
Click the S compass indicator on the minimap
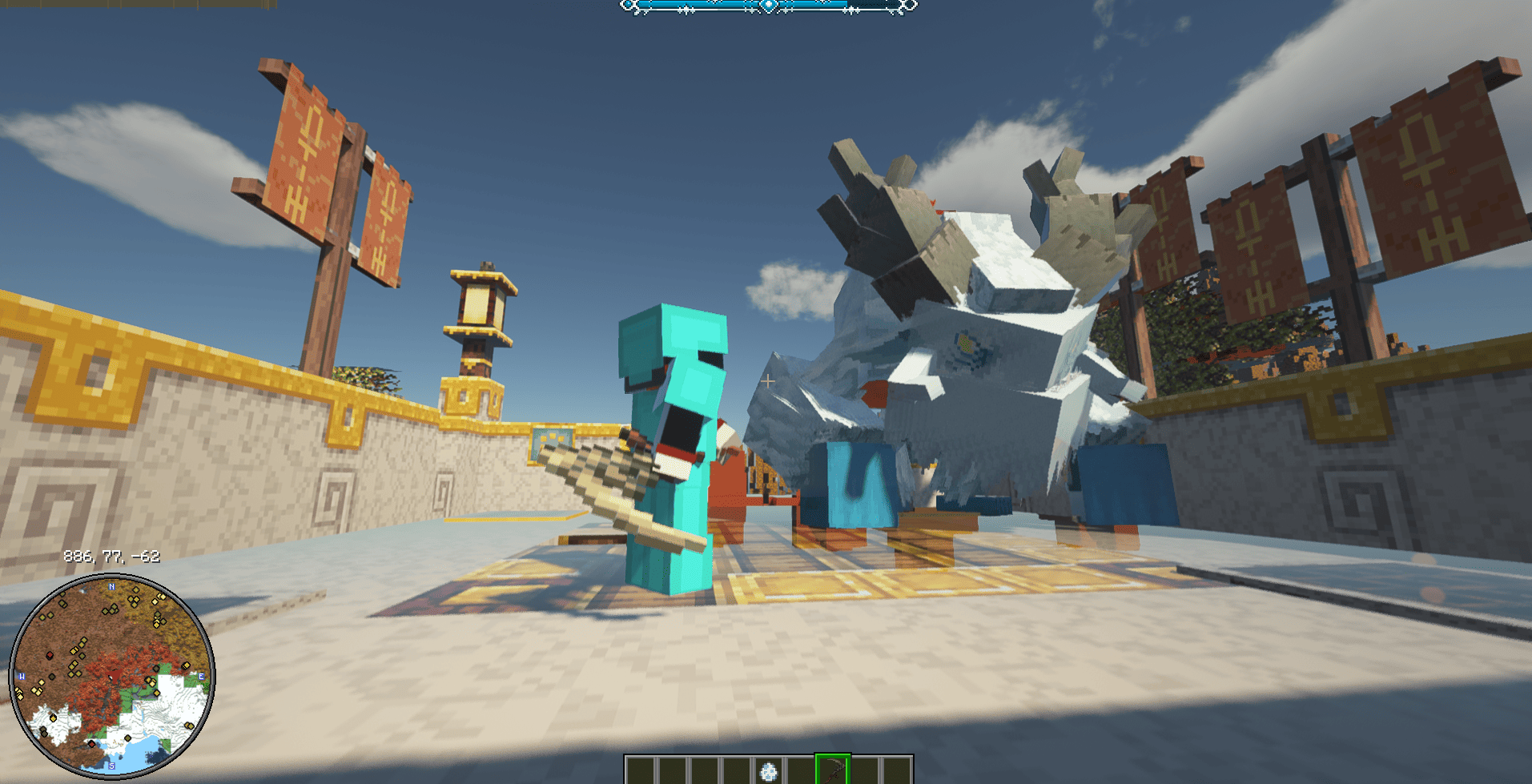pyautogui.click(x=111, y=766)
